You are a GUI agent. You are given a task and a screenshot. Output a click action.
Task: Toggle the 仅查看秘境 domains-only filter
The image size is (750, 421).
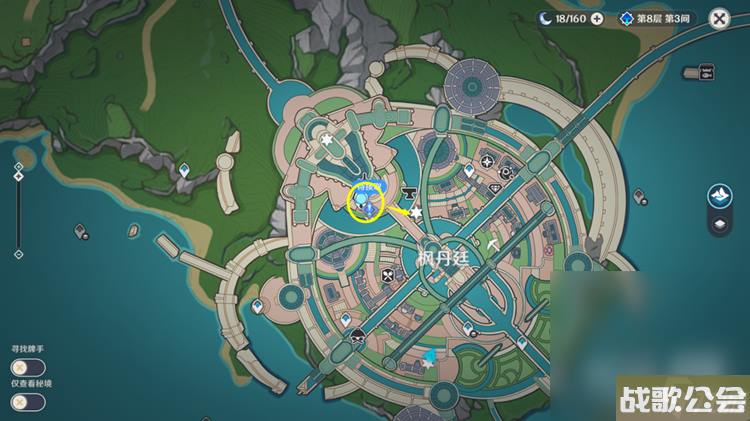point(29,401)
